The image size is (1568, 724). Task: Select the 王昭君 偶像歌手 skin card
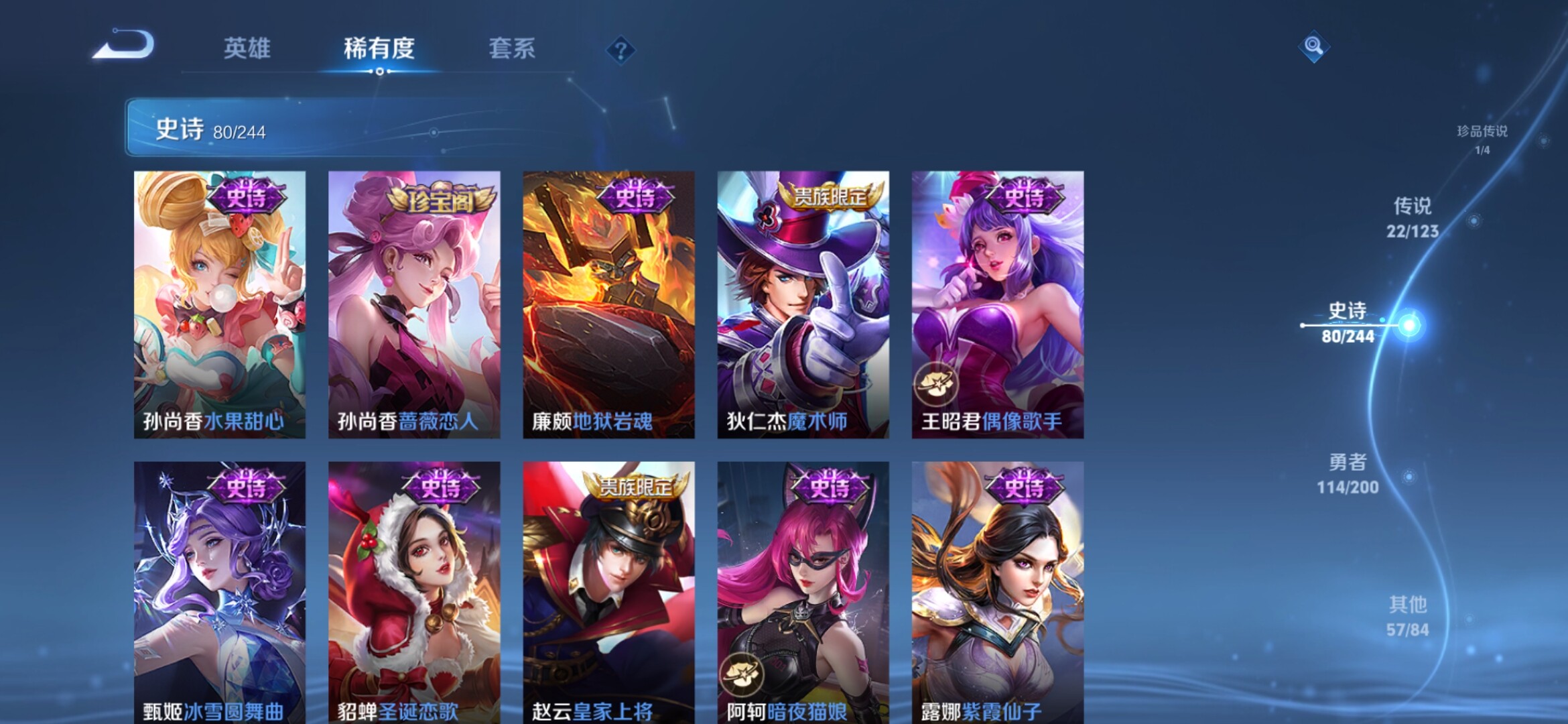(997, 304)
